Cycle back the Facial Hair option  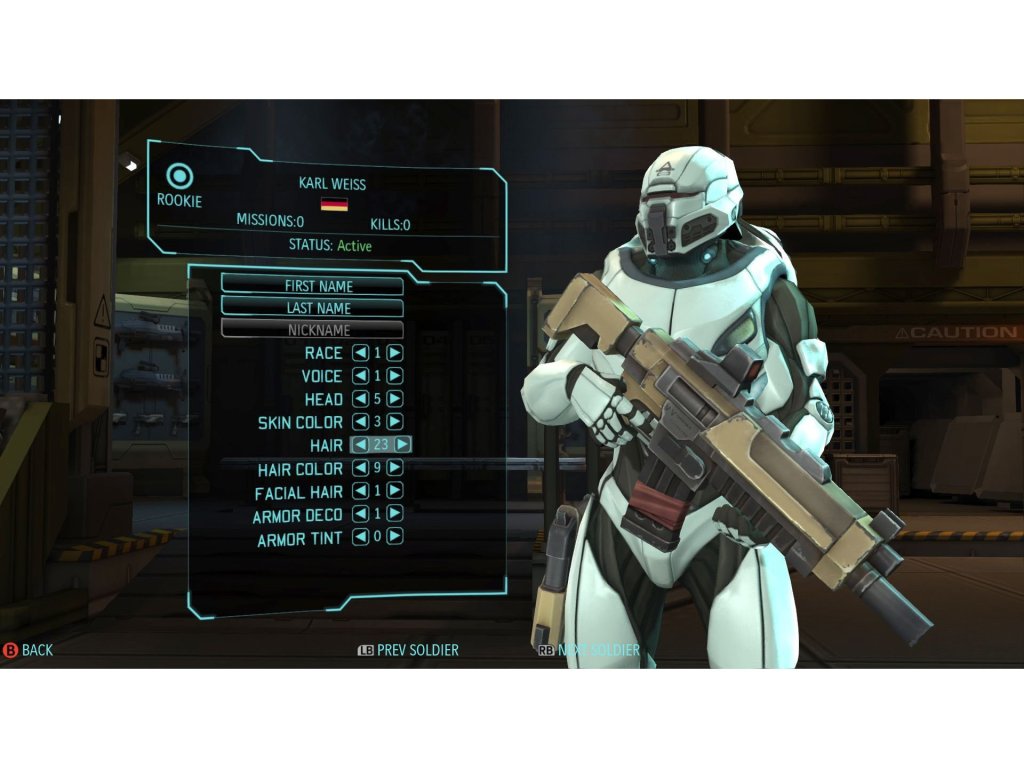coord(361,491)
